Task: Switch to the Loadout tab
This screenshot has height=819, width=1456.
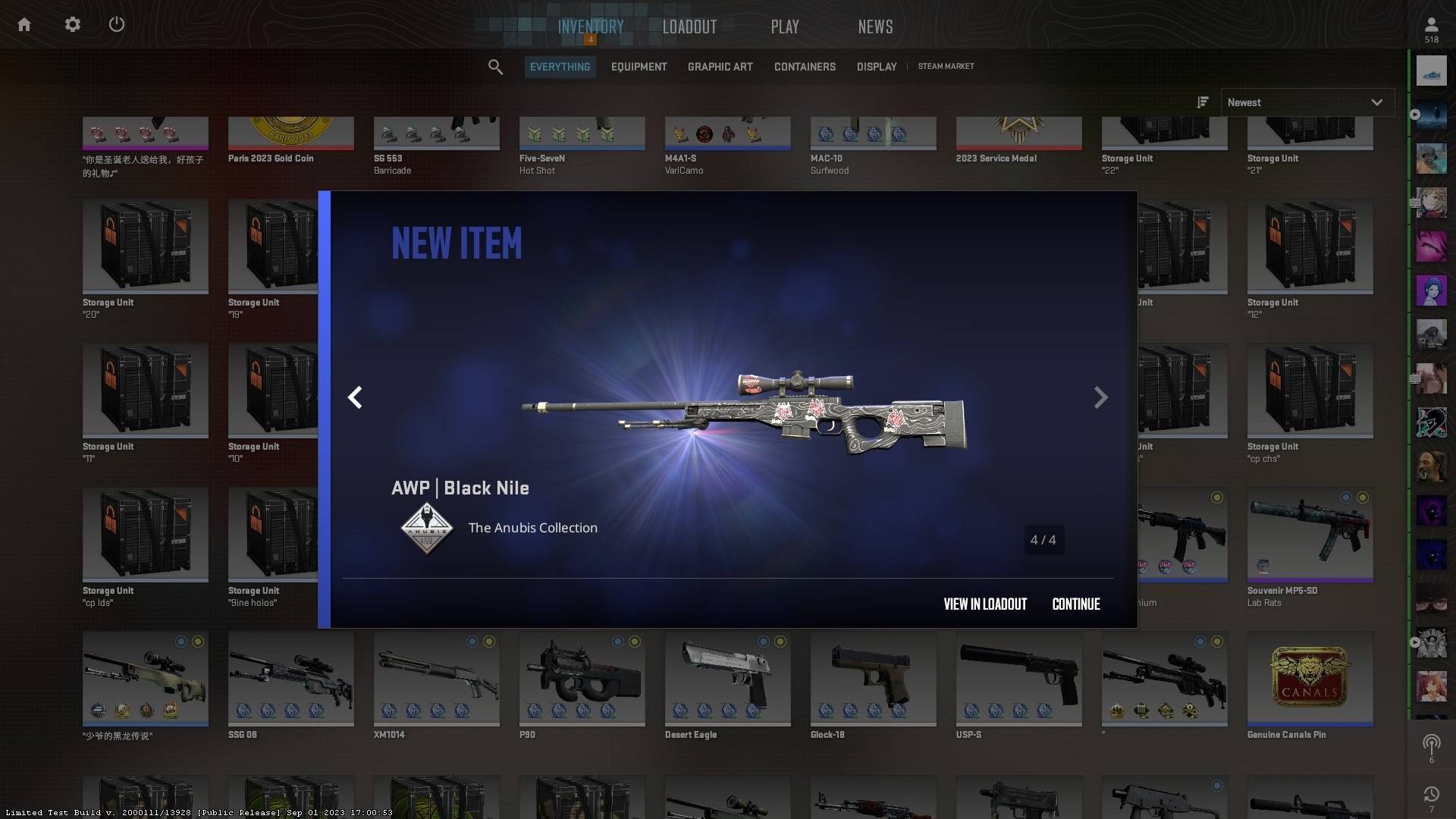Action: pos(689,27)
